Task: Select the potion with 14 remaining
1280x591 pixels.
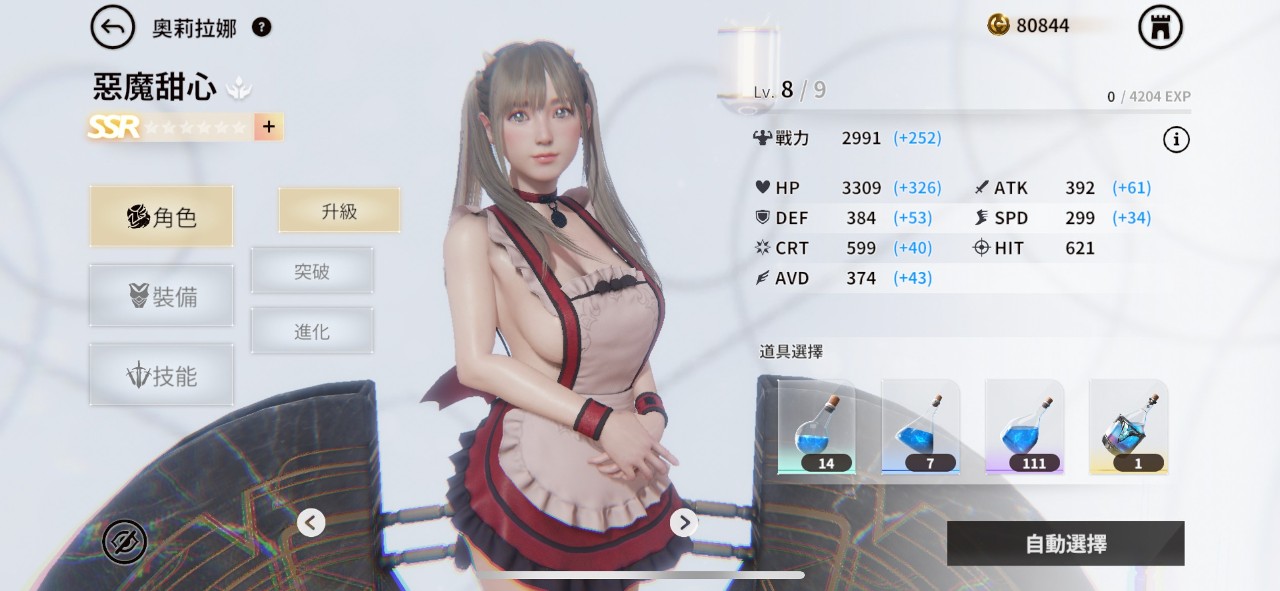Action: 816,427
